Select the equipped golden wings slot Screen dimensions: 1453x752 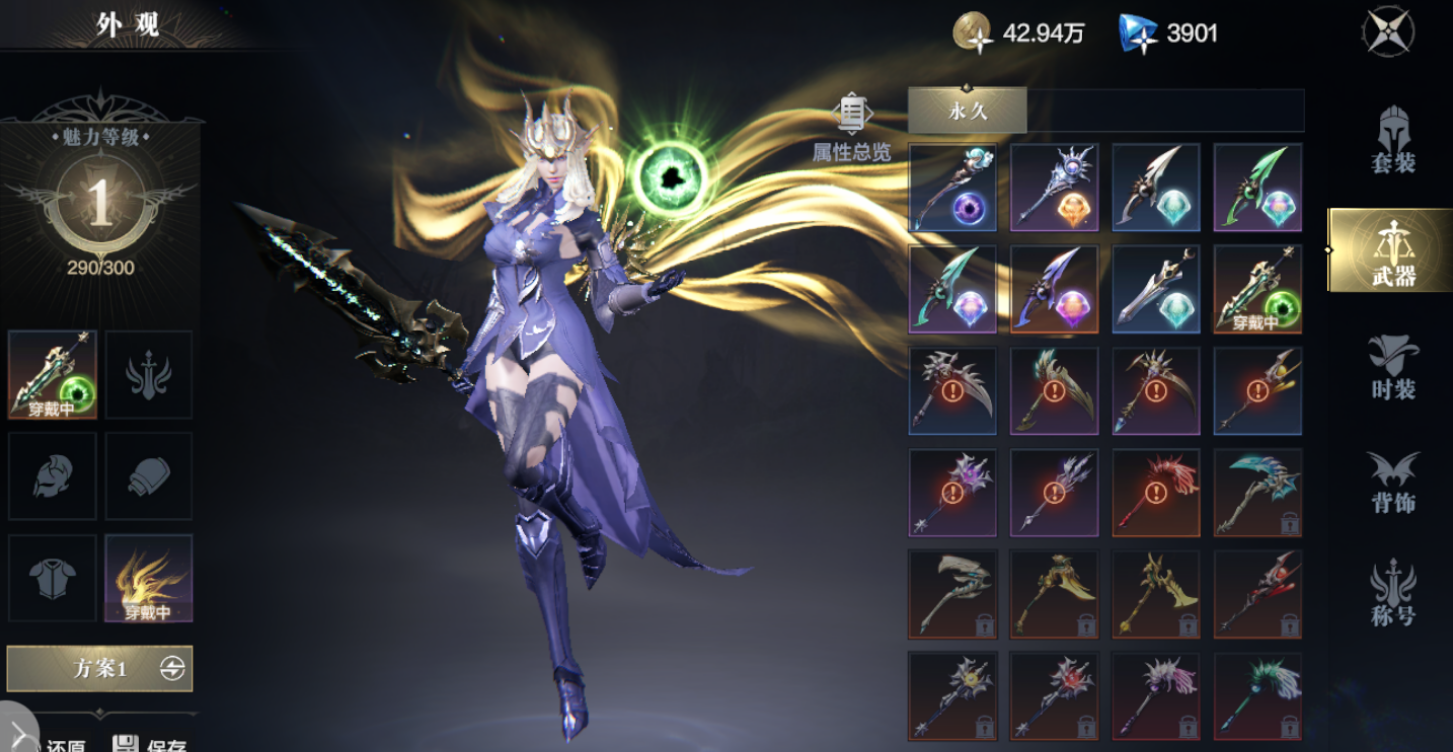(x=148, y=578)
